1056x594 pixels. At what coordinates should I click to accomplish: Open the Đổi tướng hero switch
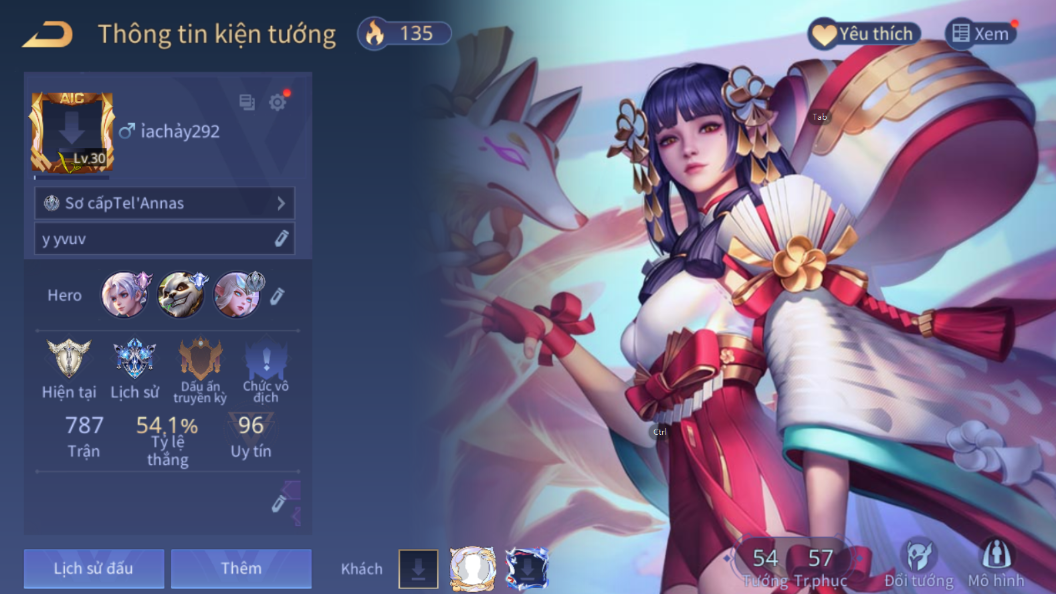(x=918, y=564)
